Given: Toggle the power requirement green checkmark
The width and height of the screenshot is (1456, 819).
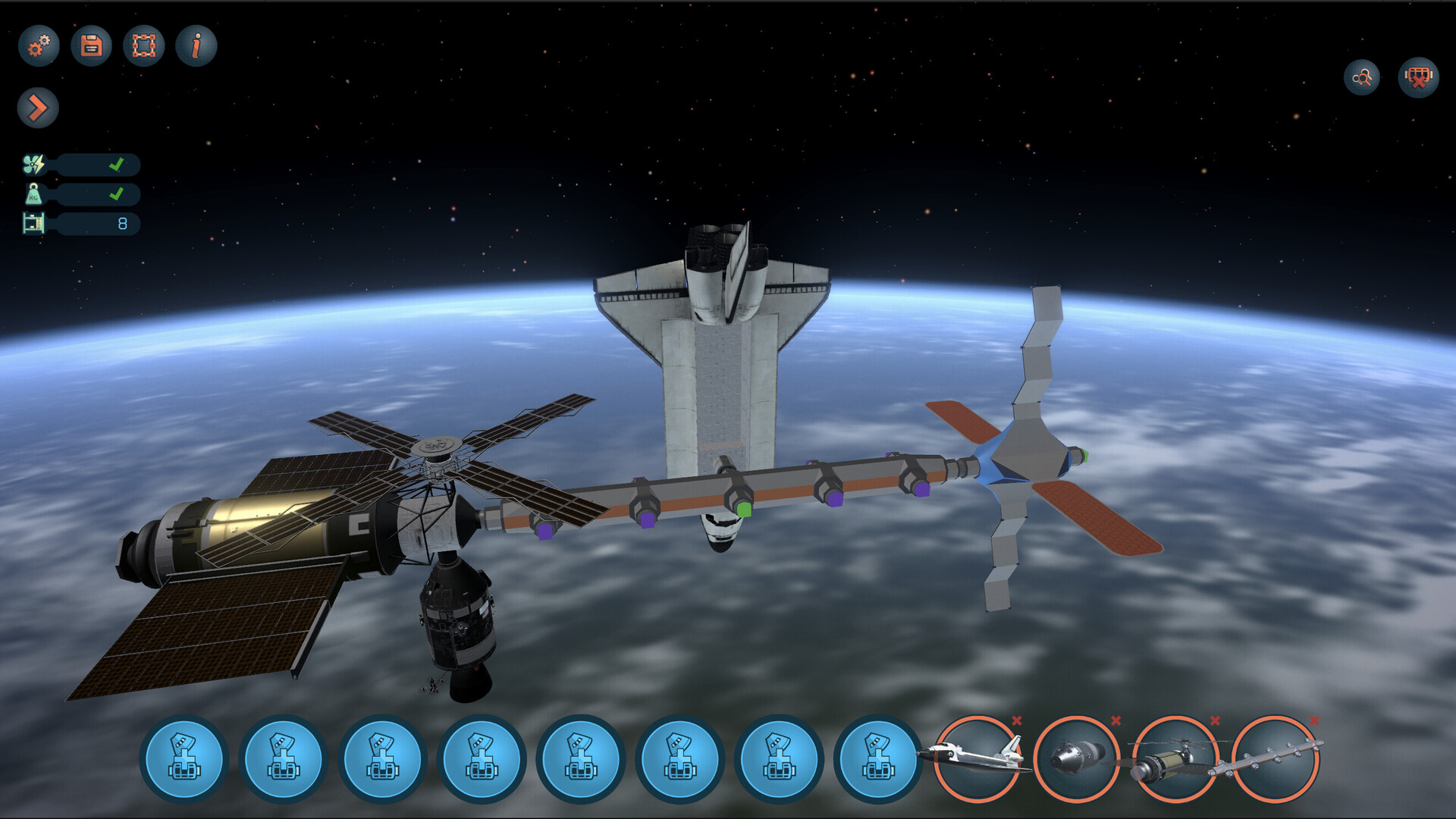Looking at the screenshot, I should [118, 164].
